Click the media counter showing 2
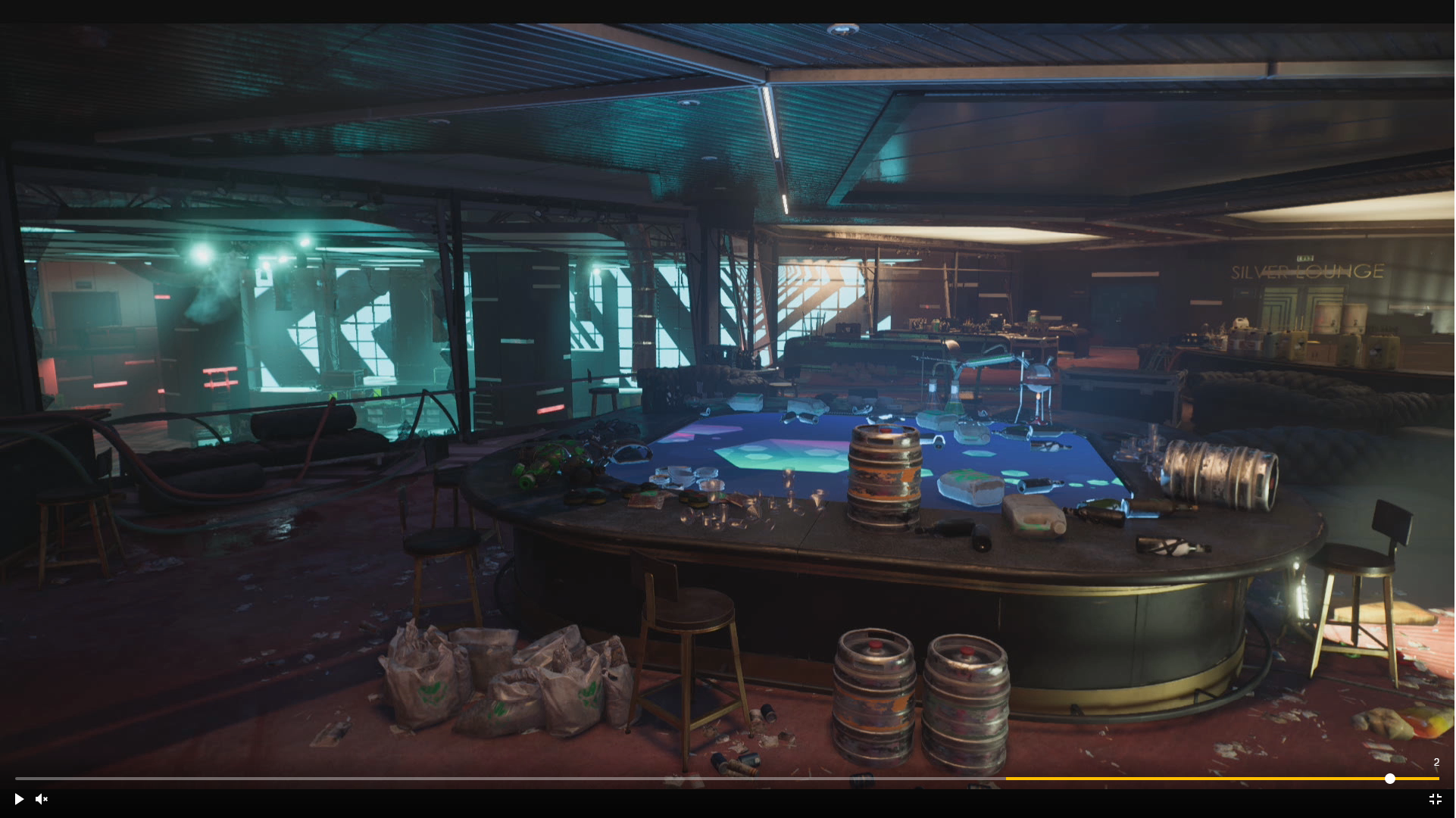 click(1436, 763)
